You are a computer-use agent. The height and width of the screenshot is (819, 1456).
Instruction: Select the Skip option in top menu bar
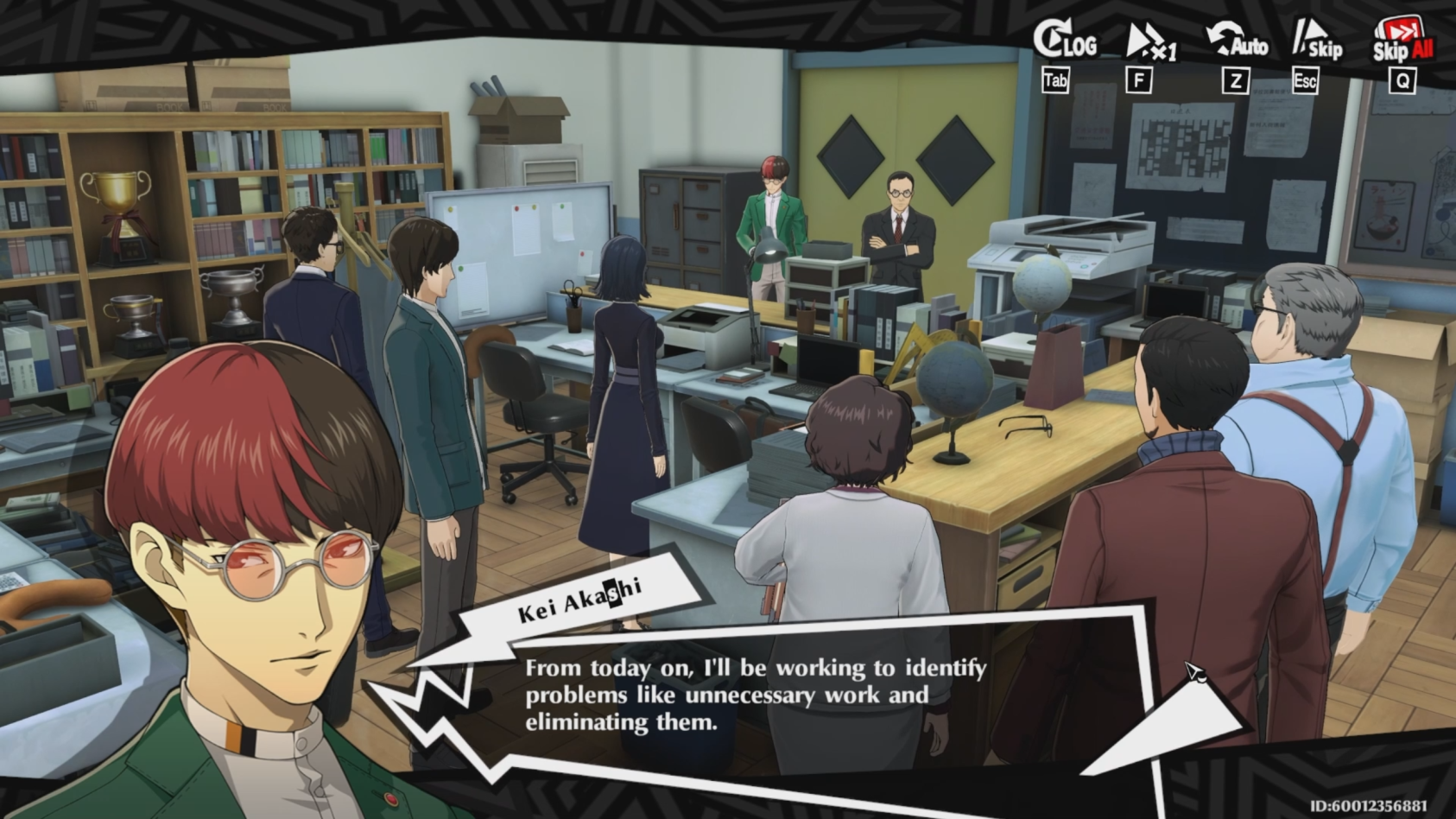click(1316, 41)
